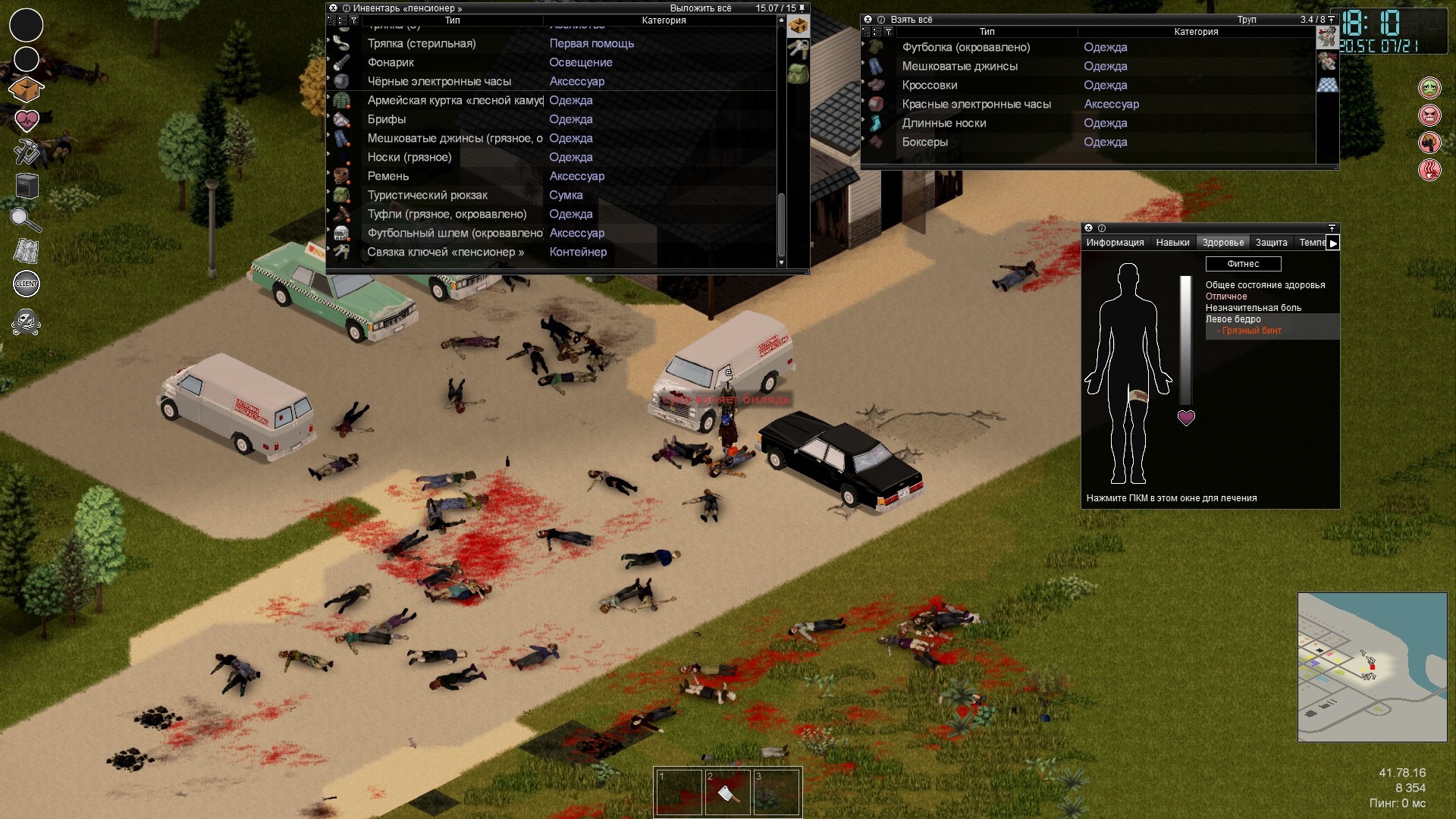The height and width of the screenshot is (819, 1456).
Task: Click the Выложить всё button
Action: [x=700, y=8]
